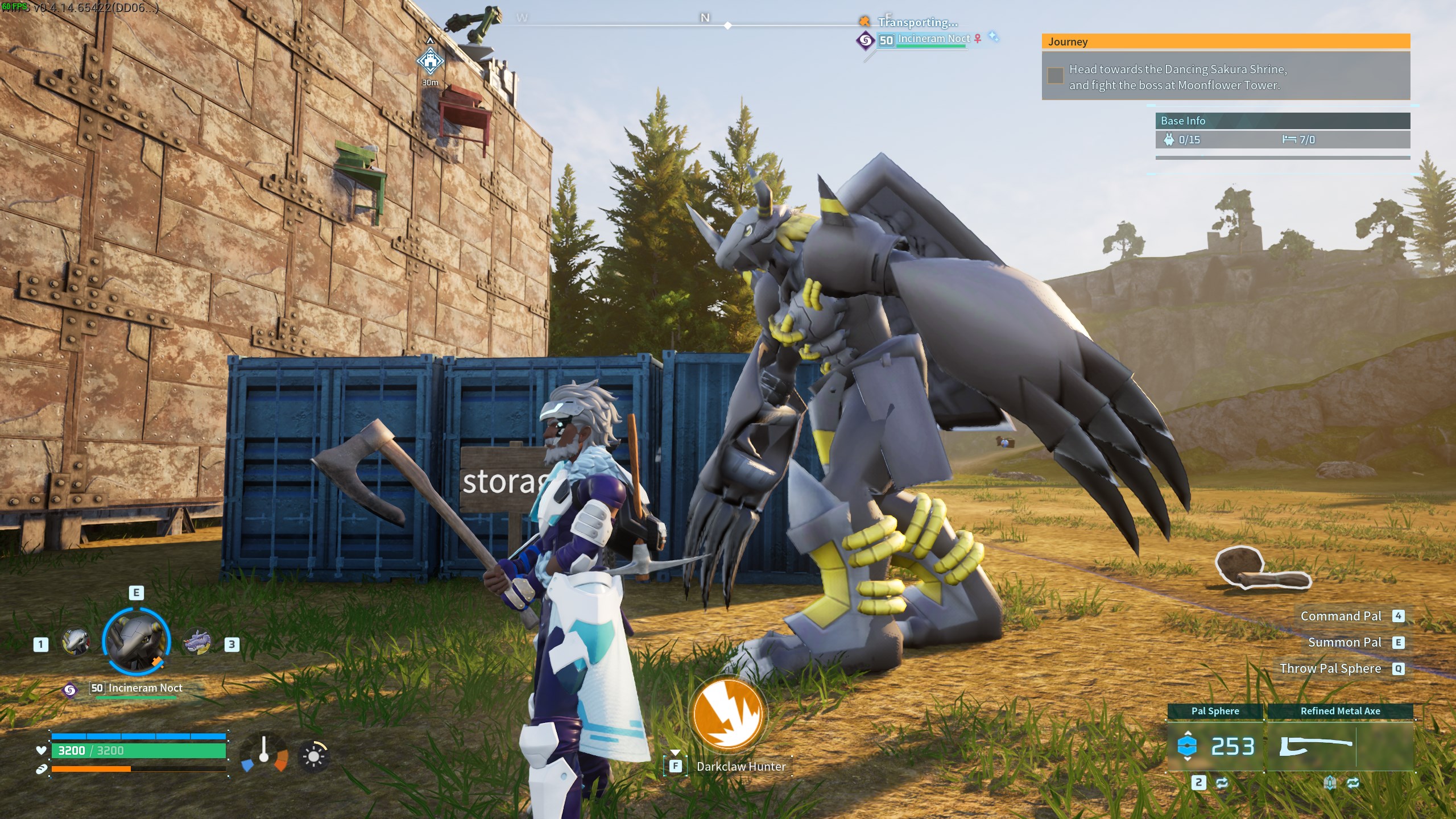Click the active Incineram Noct party portrait

coord(136,642)
